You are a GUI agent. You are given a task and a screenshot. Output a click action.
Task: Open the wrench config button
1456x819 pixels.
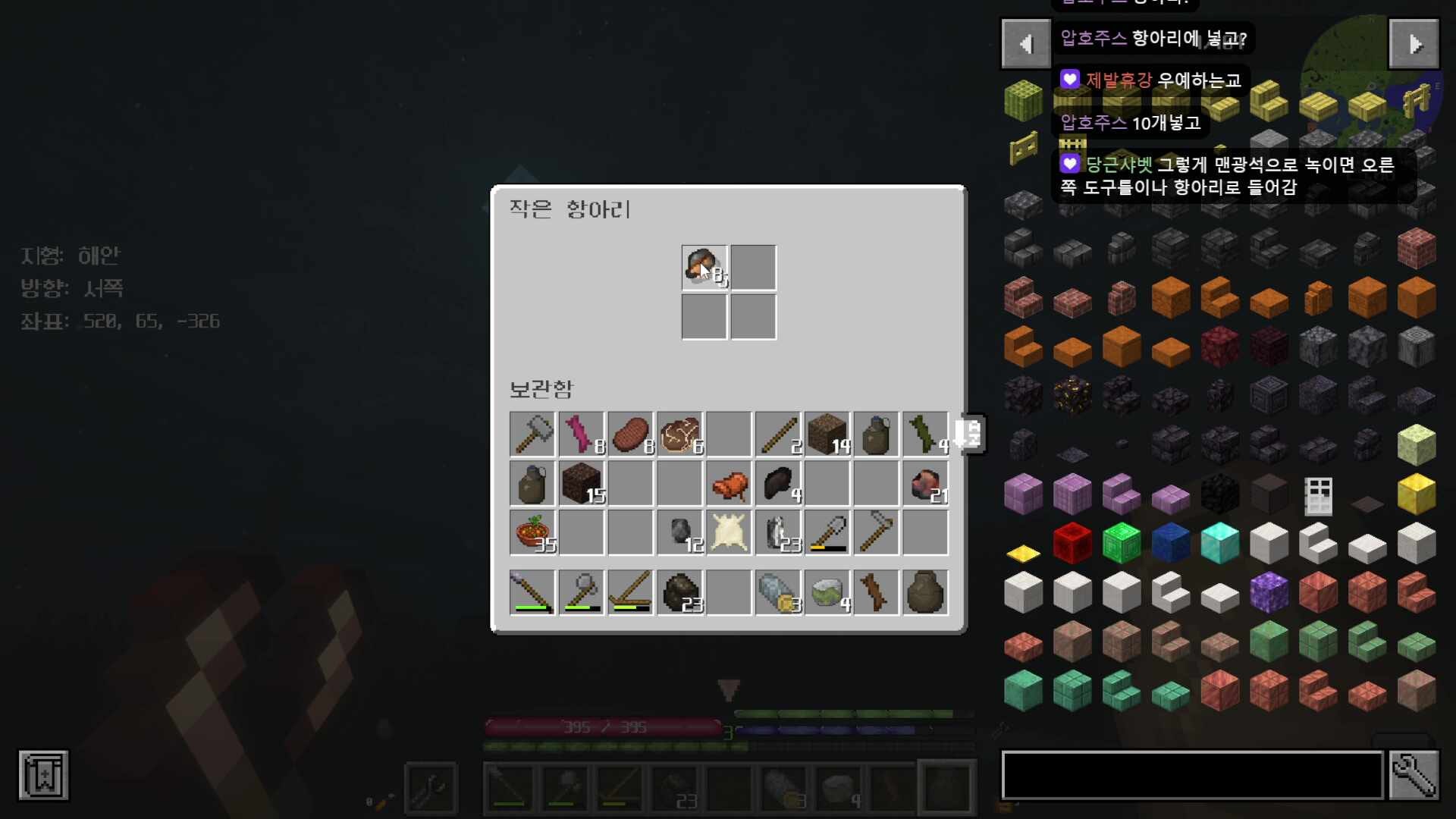tap(1414, 775)
